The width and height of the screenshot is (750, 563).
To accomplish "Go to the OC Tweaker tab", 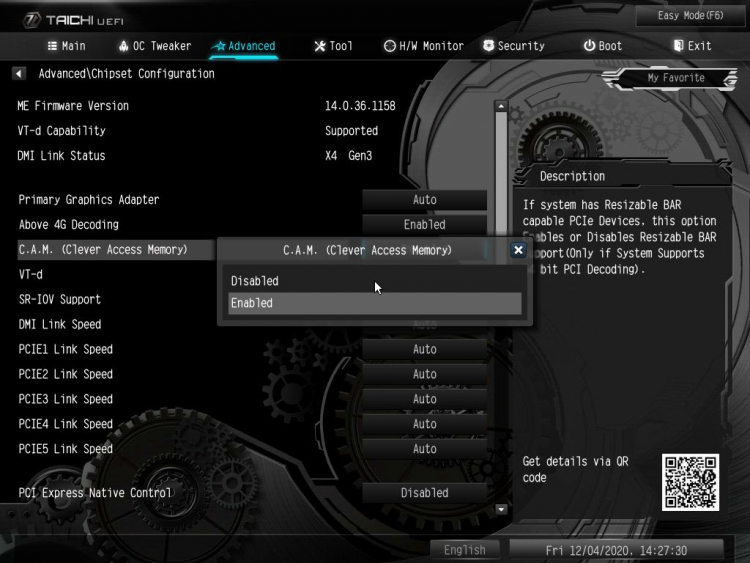I will (x=154, y=46).
